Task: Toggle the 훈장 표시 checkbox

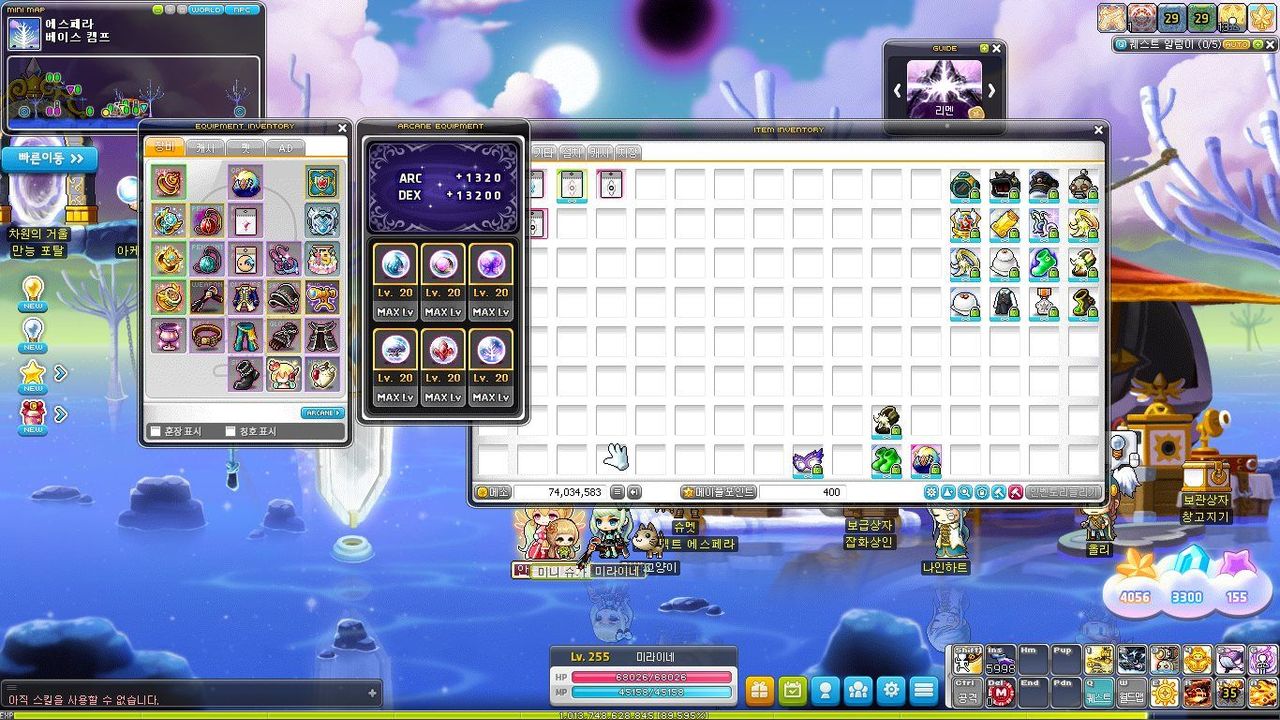Action: [x=155, y=432]
